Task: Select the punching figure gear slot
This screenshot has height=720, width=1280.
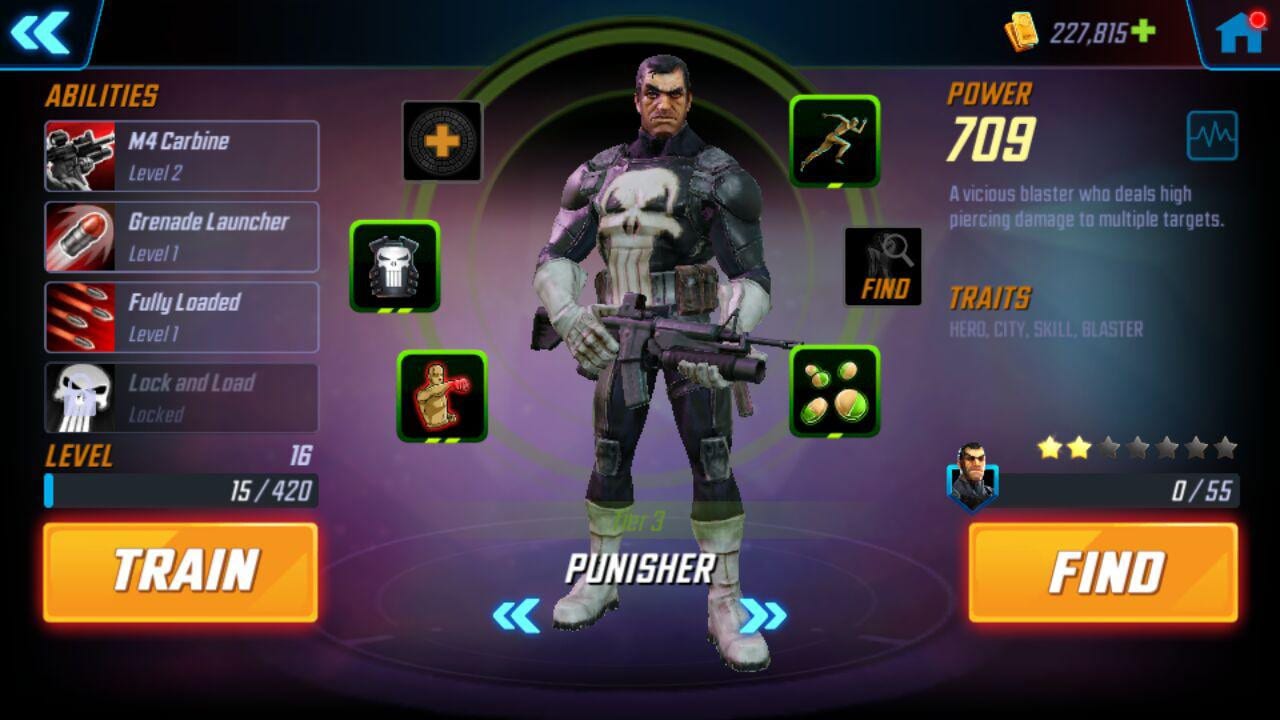Action: click(x=442, y=395)
